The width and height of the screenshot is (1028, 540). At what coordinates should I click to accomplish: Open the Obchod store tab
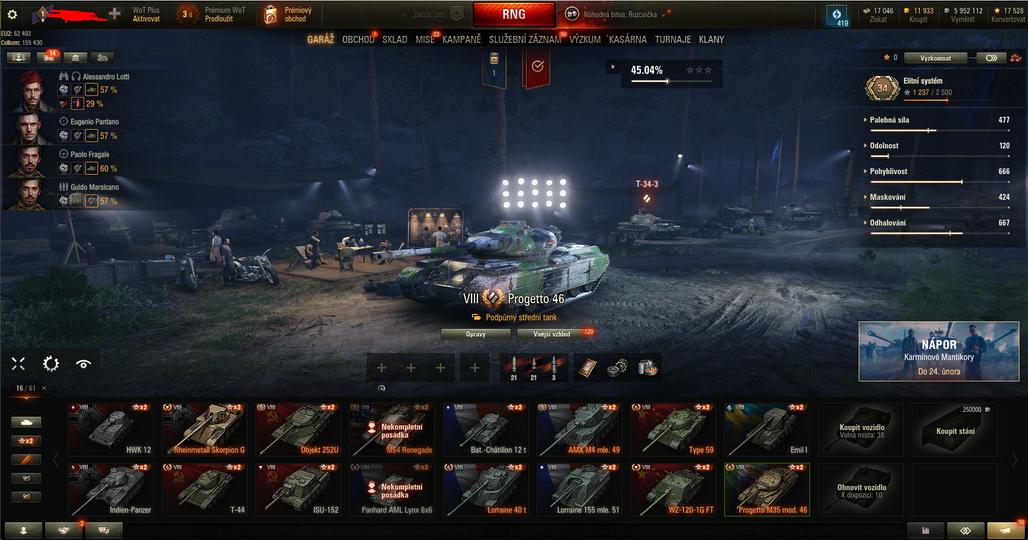point(357,40)
